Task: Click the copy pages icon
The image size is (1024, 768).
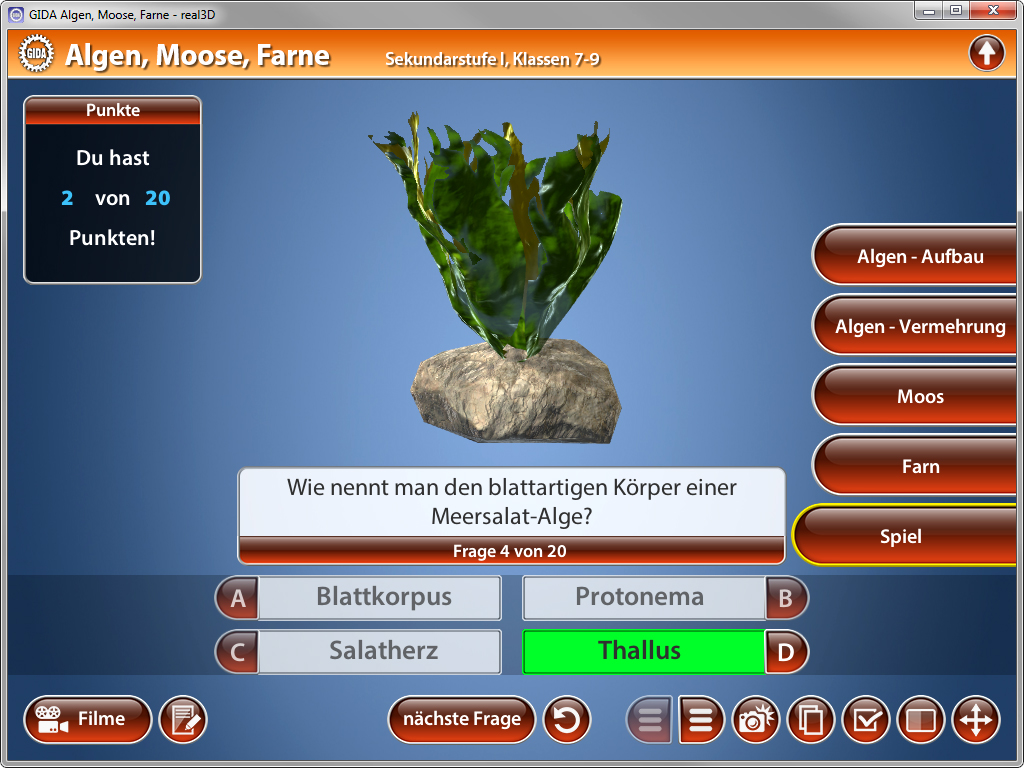Action: point(811,720)
